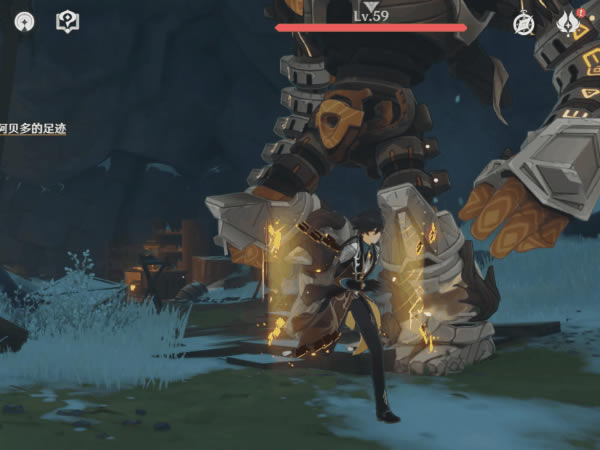Open the compass events icon
Screen dimensions: 600x450
(x=524, y=23)
